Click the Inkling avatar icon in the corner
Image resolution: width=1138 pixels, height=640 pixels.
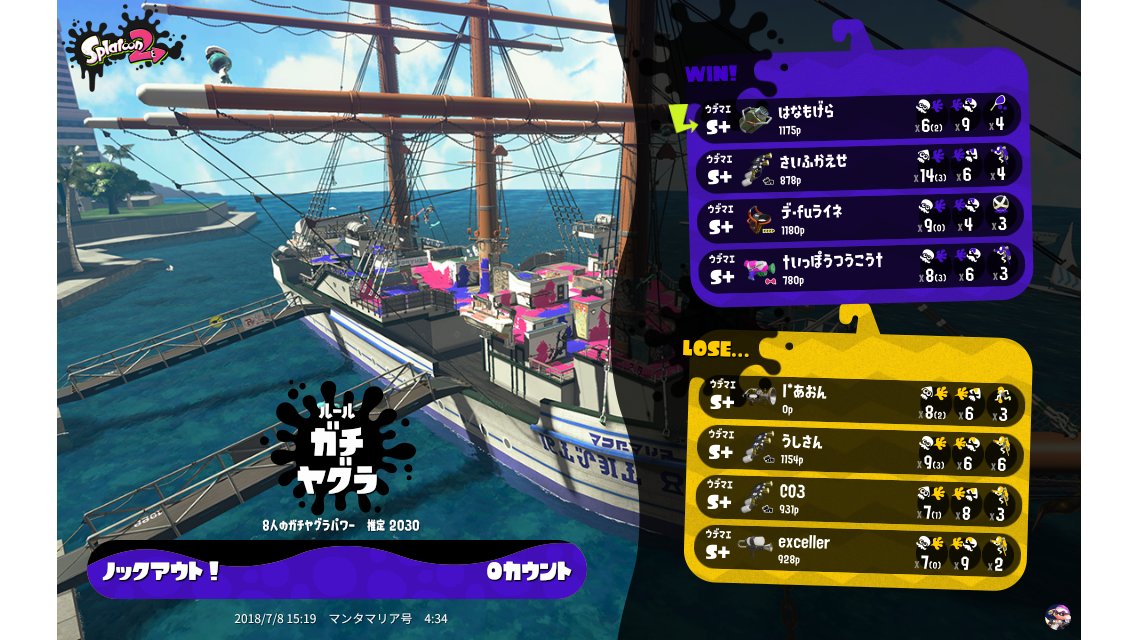[x=1057, y=616]
